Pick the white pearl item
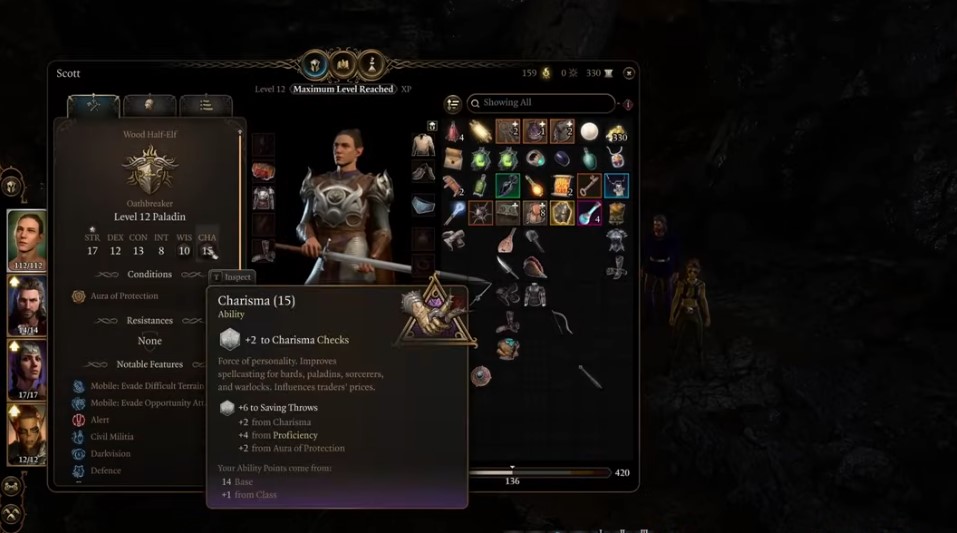This screenshot has width=957, height=533. [589, 132]
